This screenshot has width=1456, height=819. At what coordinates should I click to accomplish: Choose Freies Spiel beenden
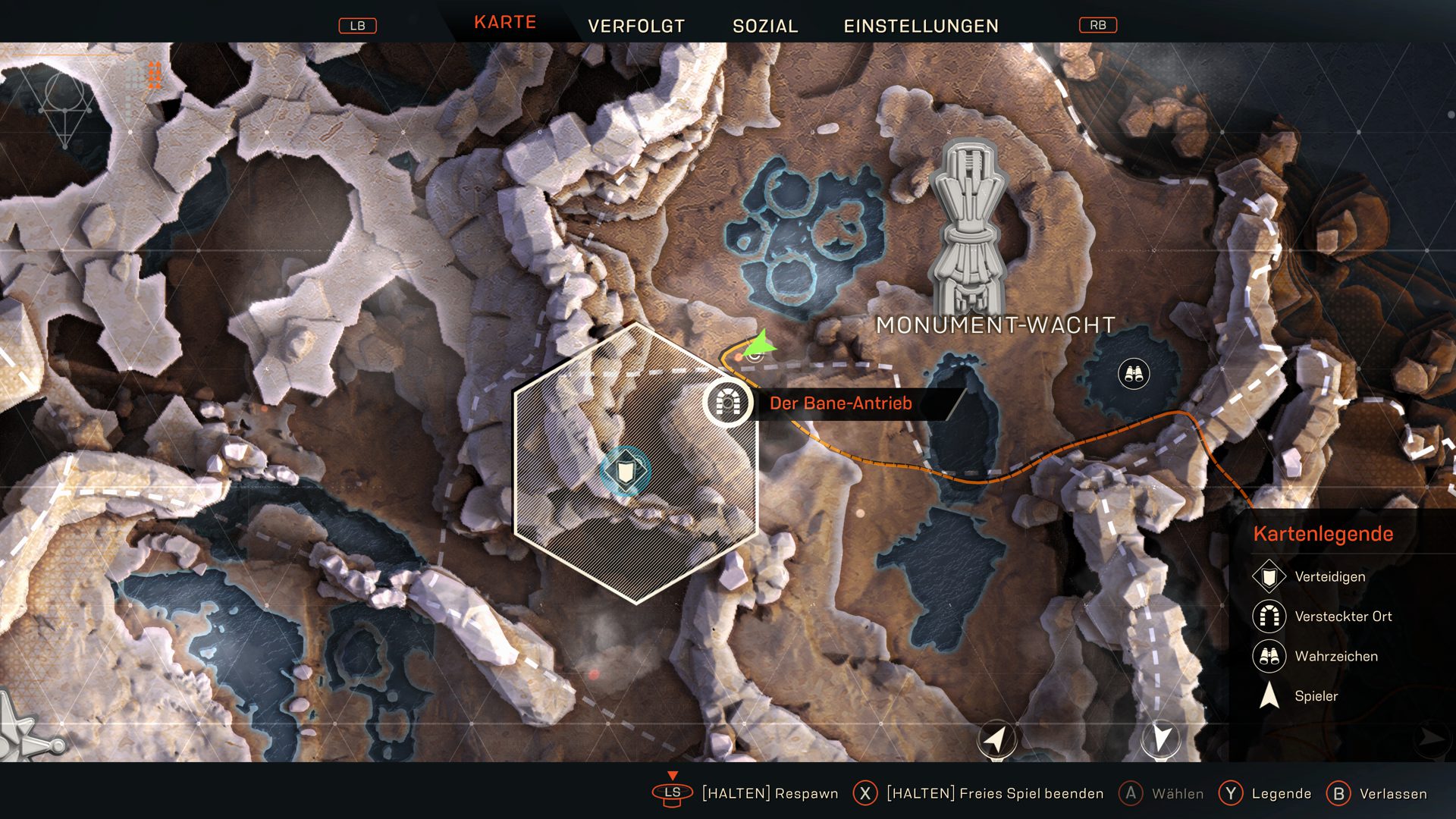[993, 794]
